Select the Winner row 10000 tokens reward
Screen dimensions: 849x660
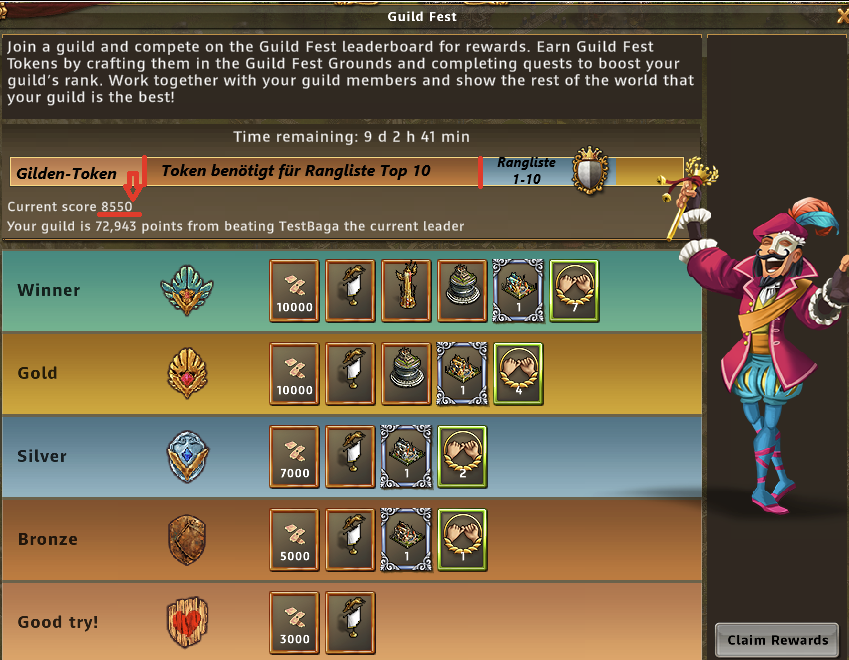pyautogui.click(x=294, y=291)
